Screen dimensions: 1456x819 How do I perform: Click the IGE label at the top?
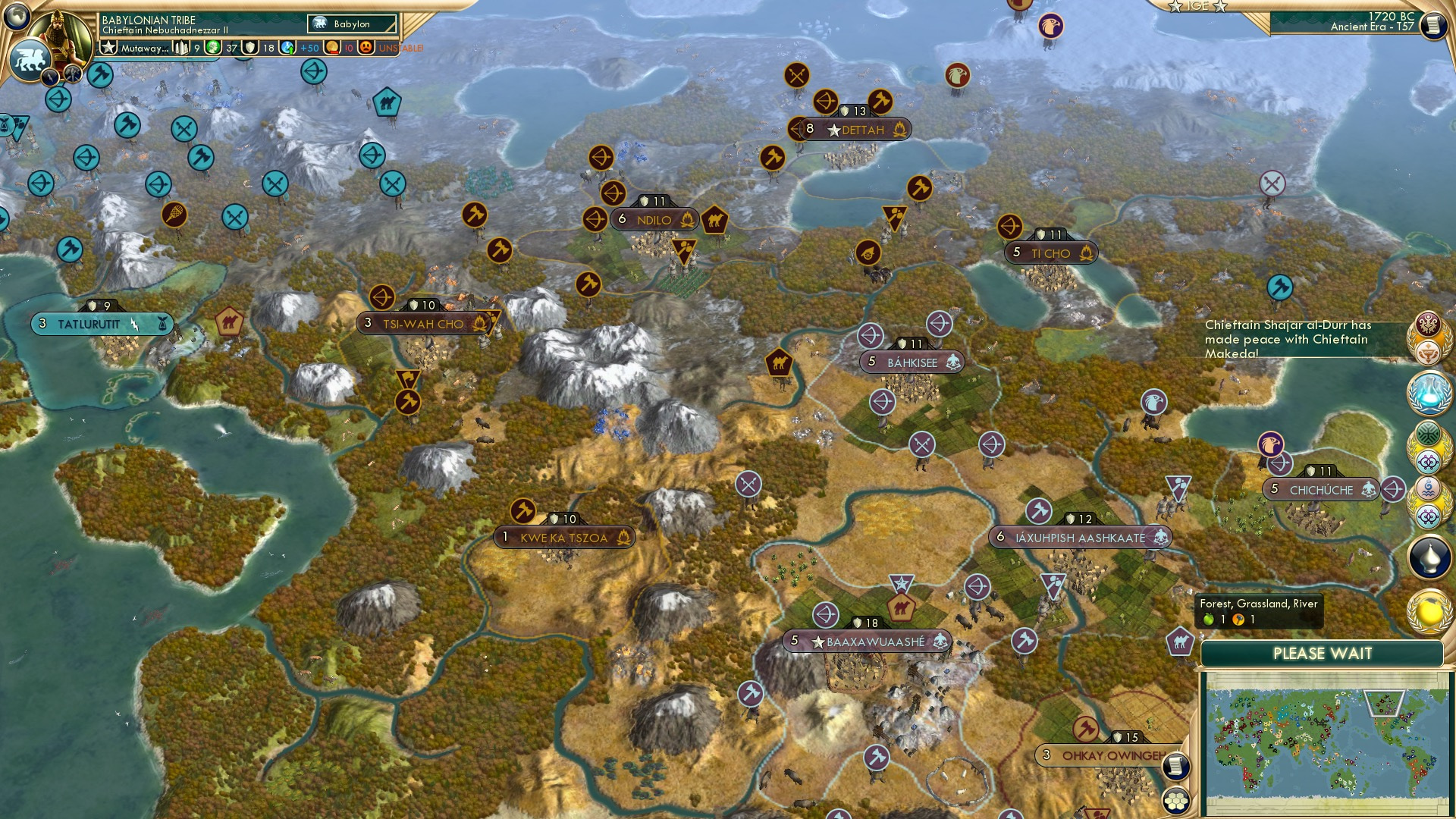1199,6
